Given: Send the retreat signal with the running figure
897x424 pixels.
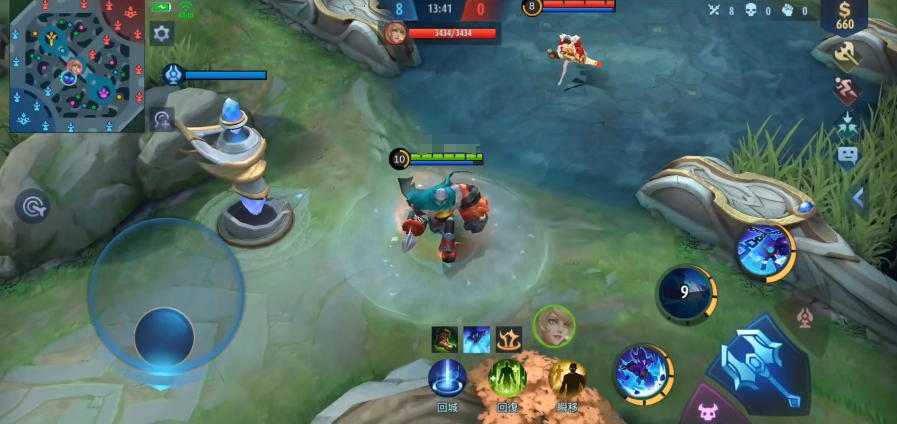Looking at the screenshot, I should click(x=847, y=92).
